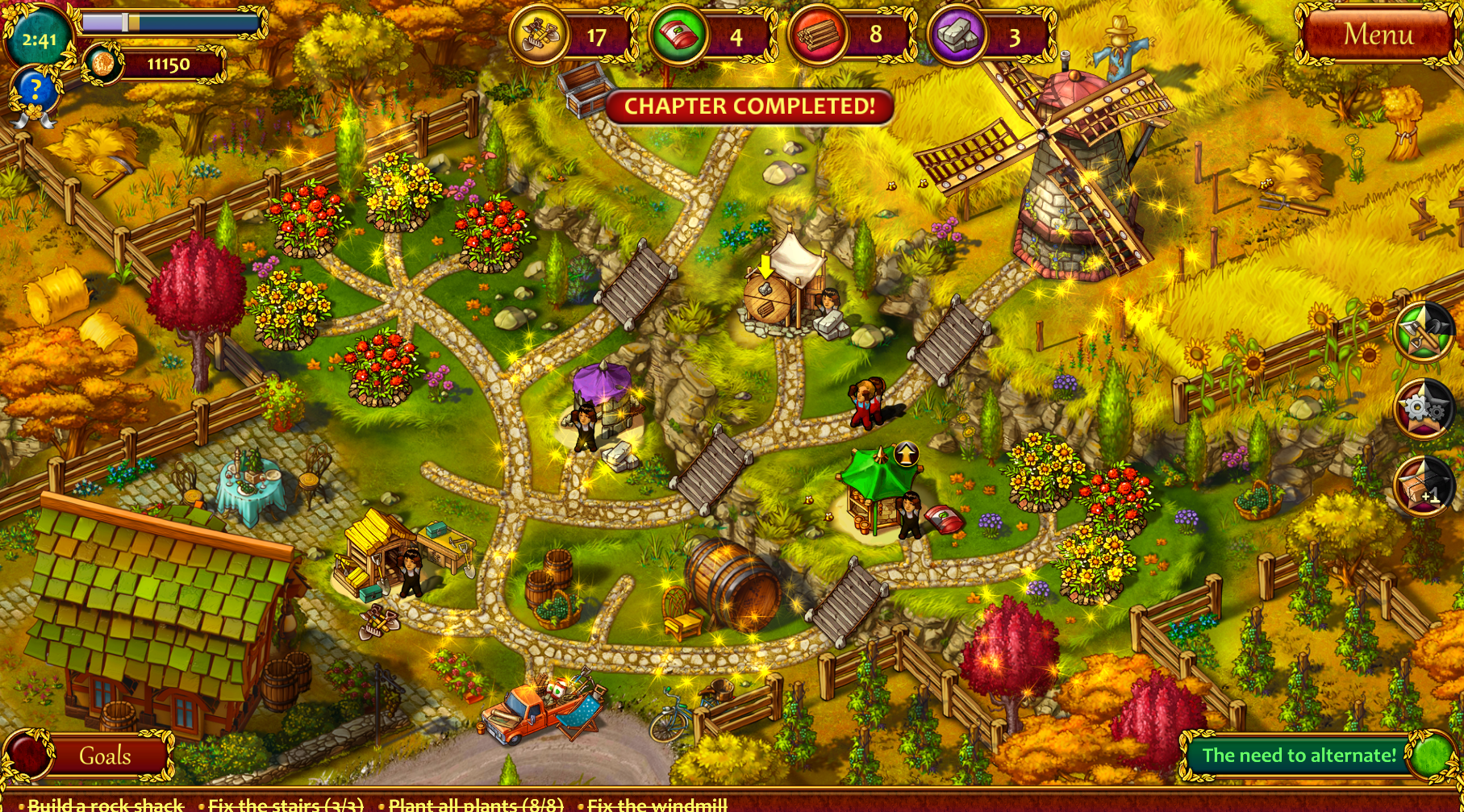Activate the gears bonus icon
Screen dimensions: 1464x812
1424,409
